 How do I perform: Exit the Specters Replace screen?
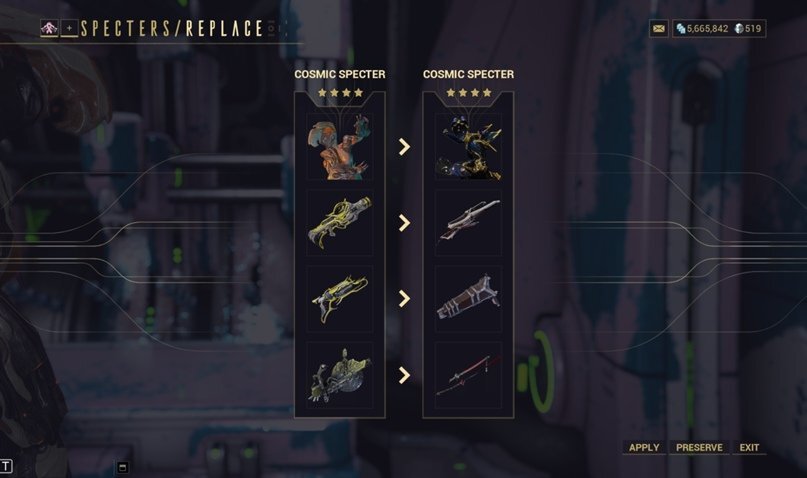pos(749,447)
